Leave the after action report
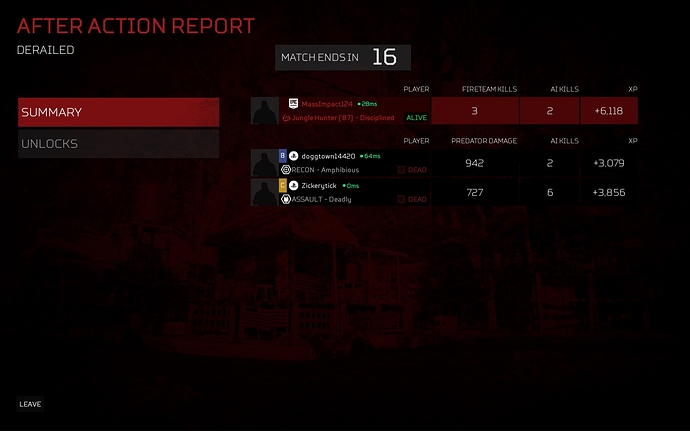This screenshot has width=690, height=431. [x=30, y=404]
